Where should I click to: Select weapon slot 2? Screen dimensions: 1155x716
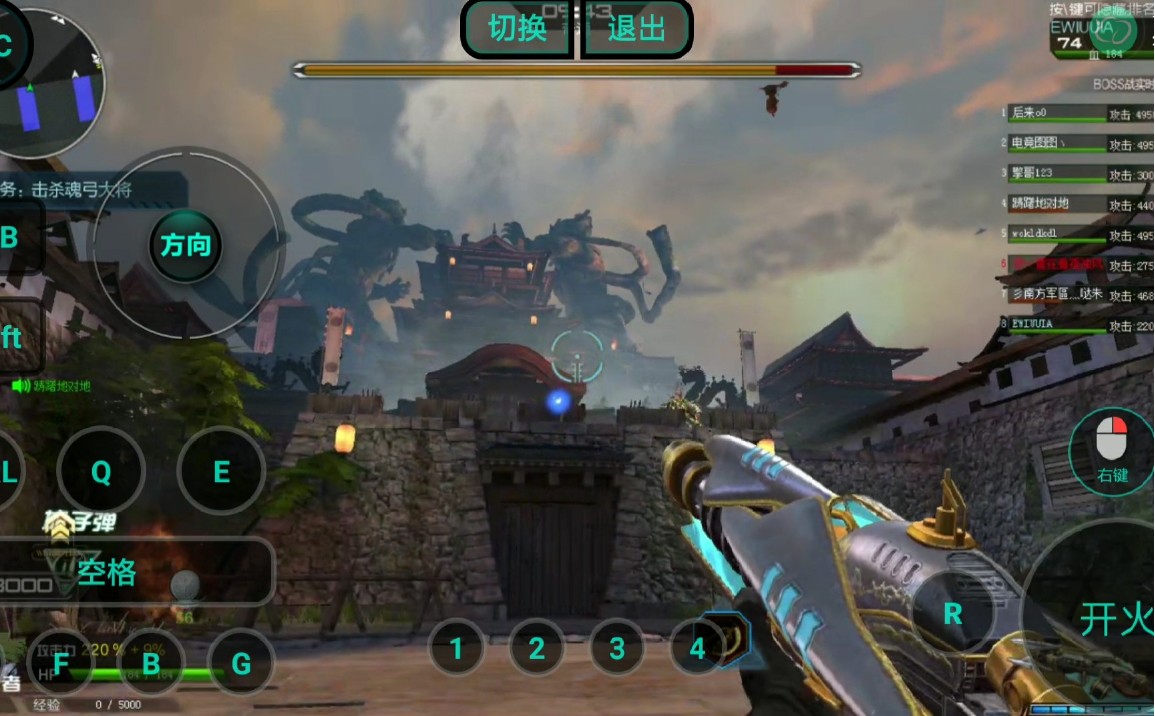coord(537,648)
